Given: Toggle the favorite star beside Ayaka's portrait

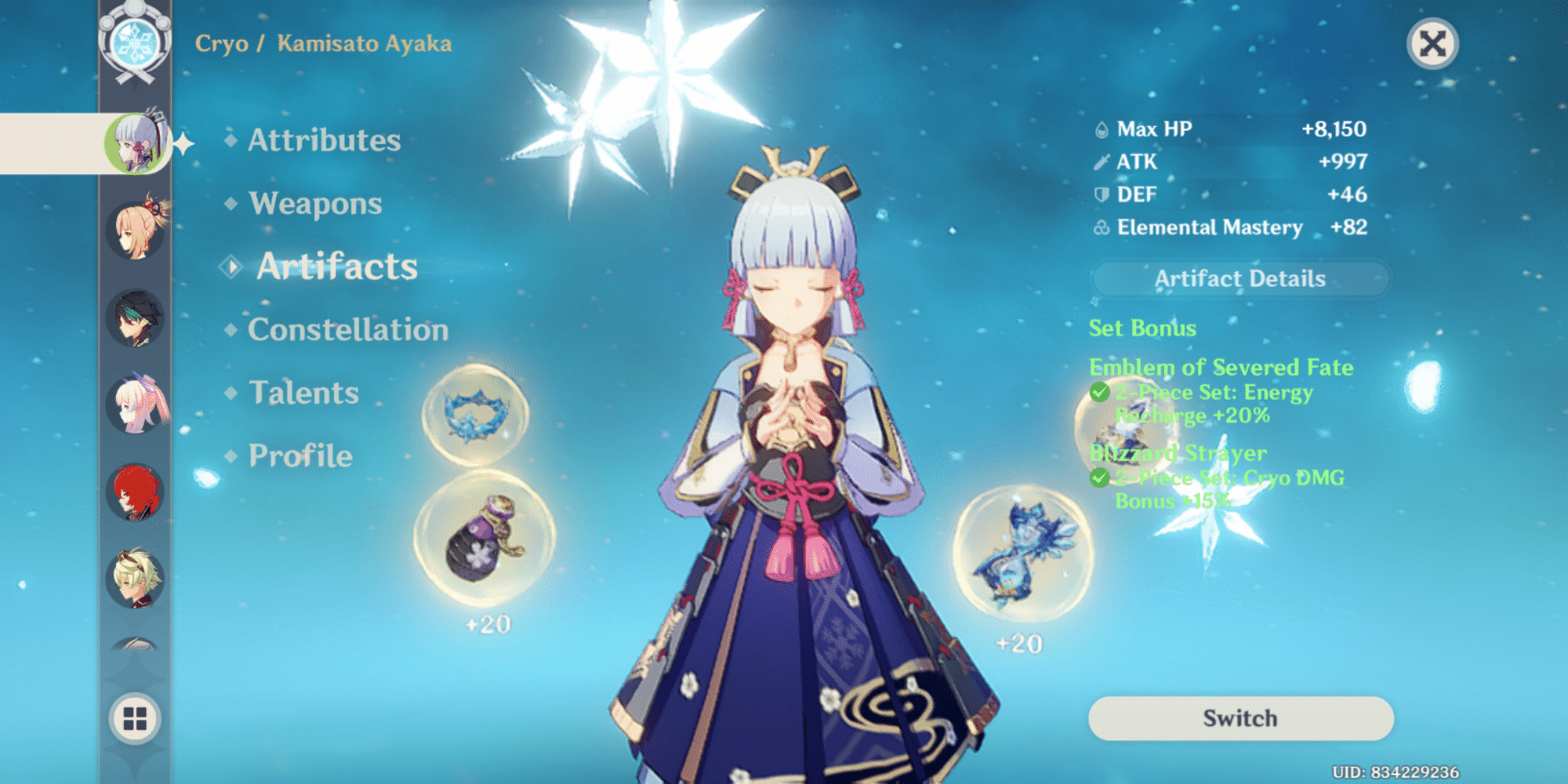Looking at the screenshot, I should [183, 142].
